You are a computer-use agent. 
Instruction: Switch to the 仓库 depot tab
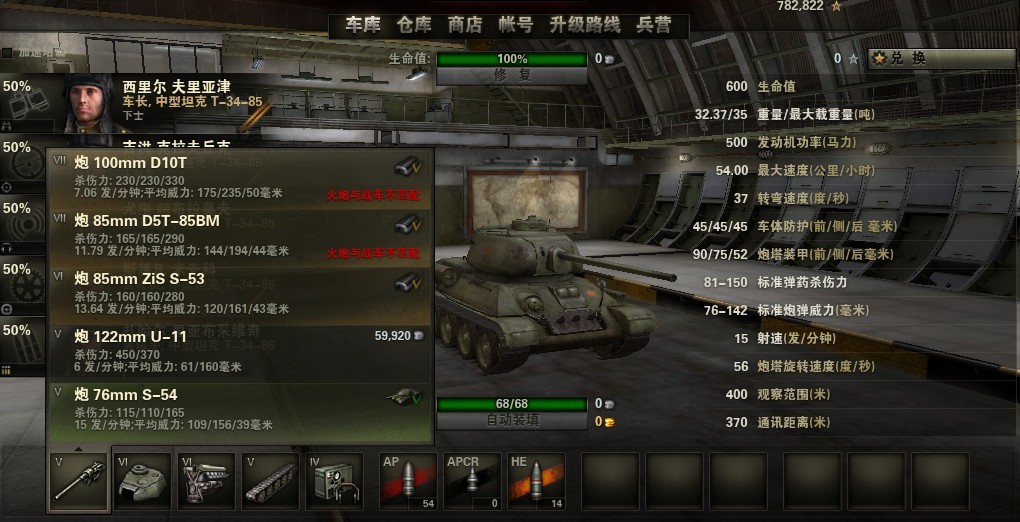(414, 25)
